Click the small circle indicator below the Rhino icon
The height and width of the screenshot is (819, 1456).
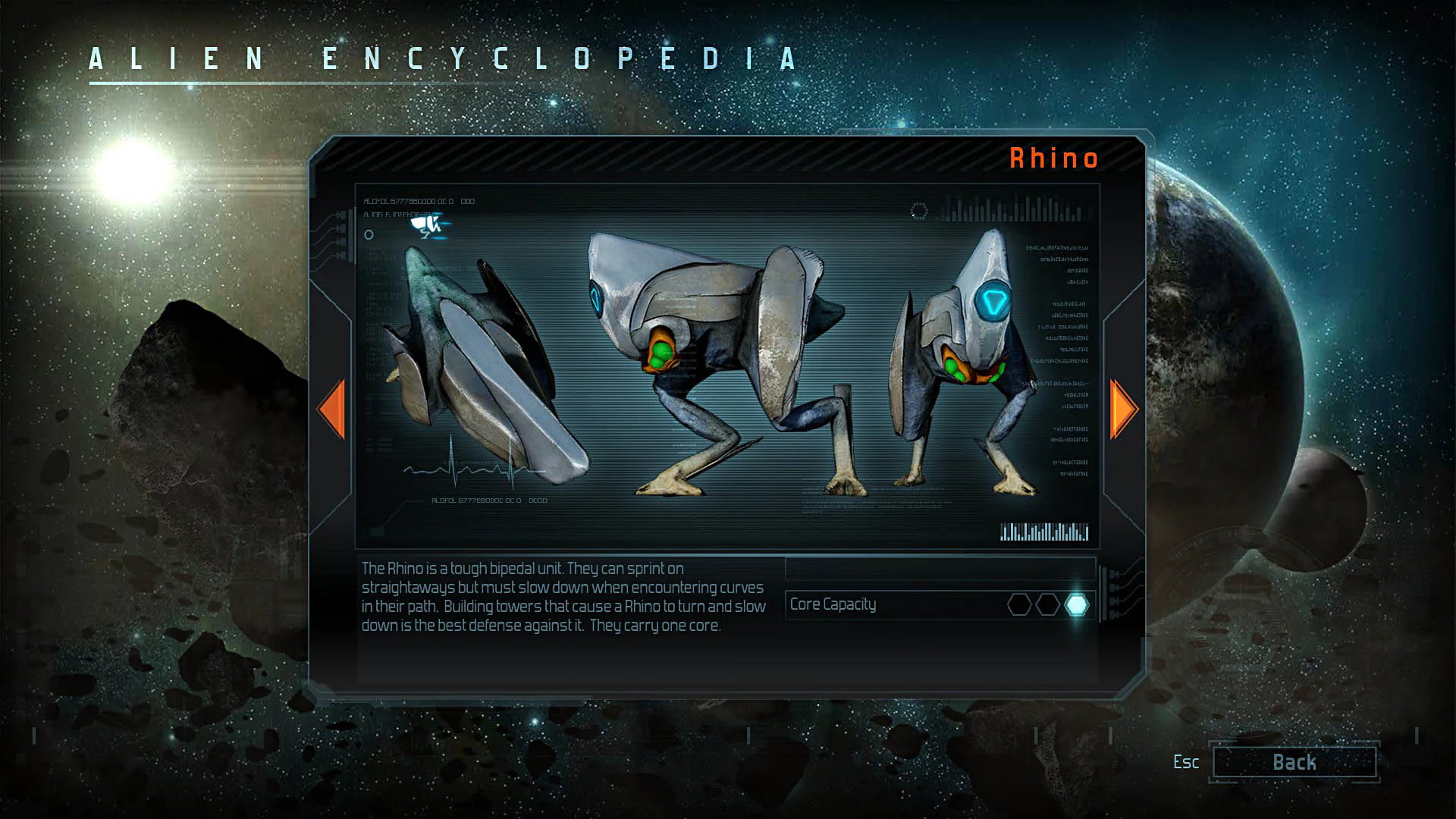tap(369, 234)
